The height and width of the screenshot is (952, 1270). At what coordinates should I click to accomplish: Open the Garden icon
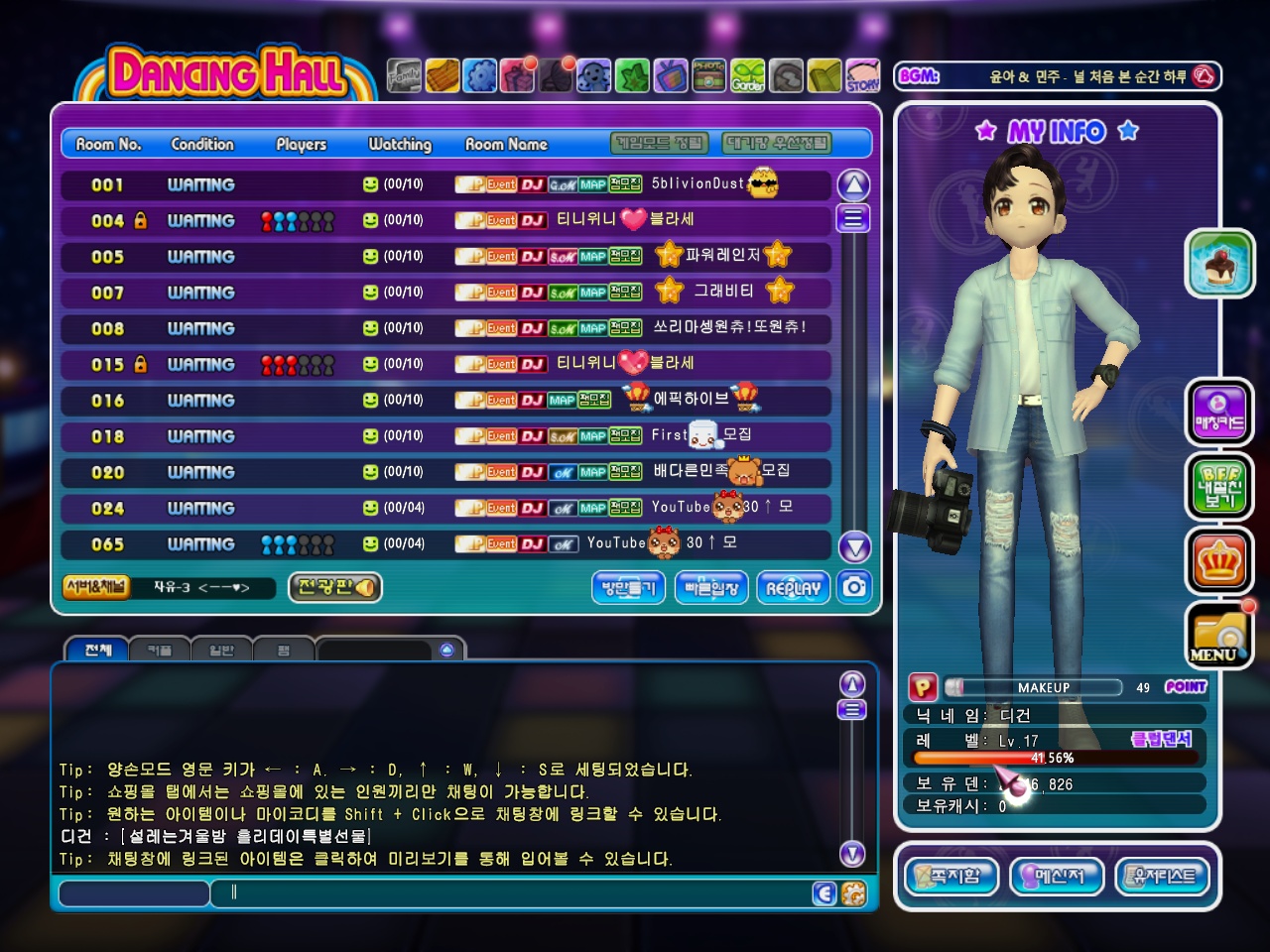[748, 75]
